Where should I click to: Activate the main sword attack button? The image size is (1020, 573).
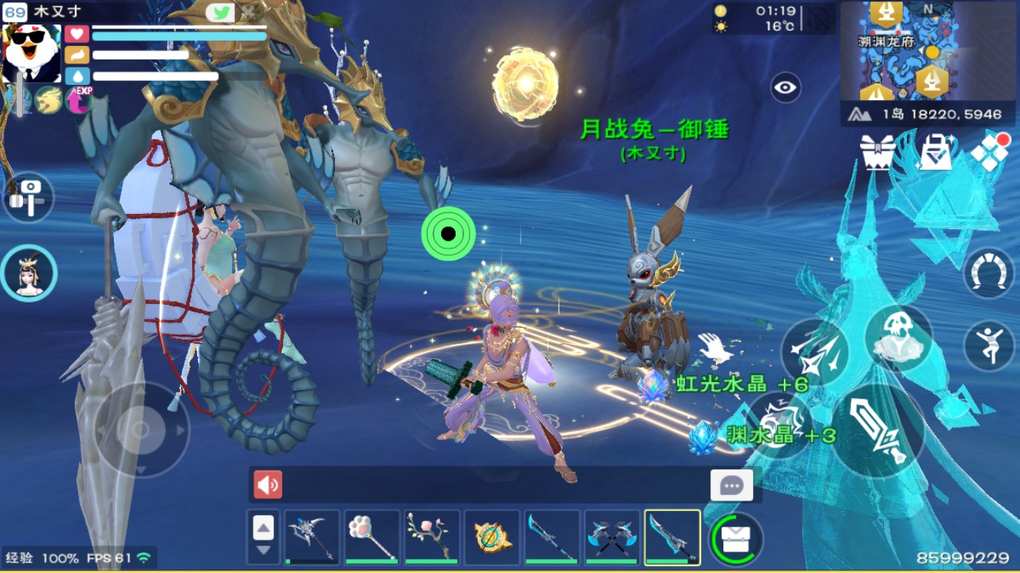tap(877, 430)
